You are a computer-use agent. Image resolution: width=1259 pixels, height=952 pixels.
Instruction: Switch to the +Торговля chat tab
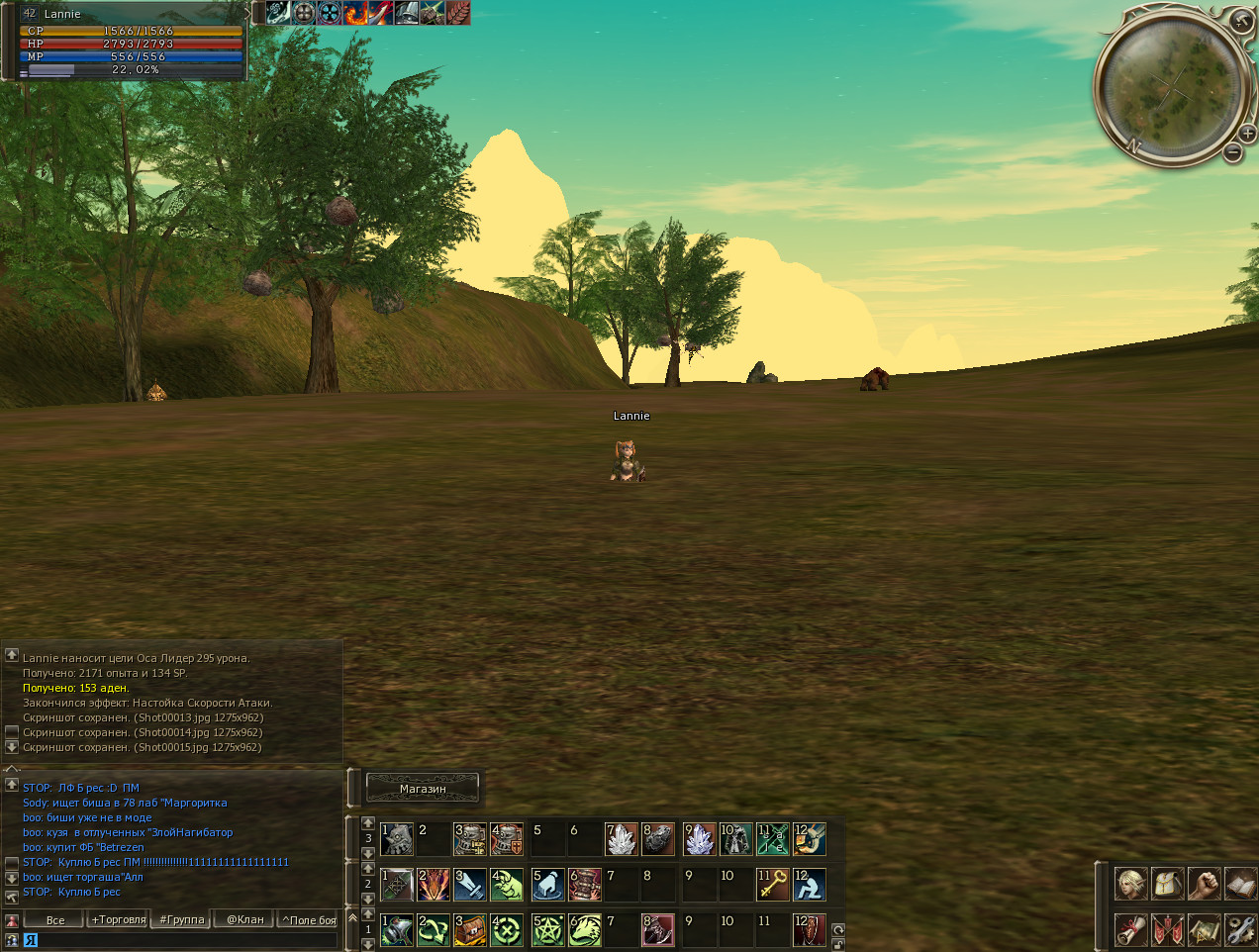pos(119,919)
